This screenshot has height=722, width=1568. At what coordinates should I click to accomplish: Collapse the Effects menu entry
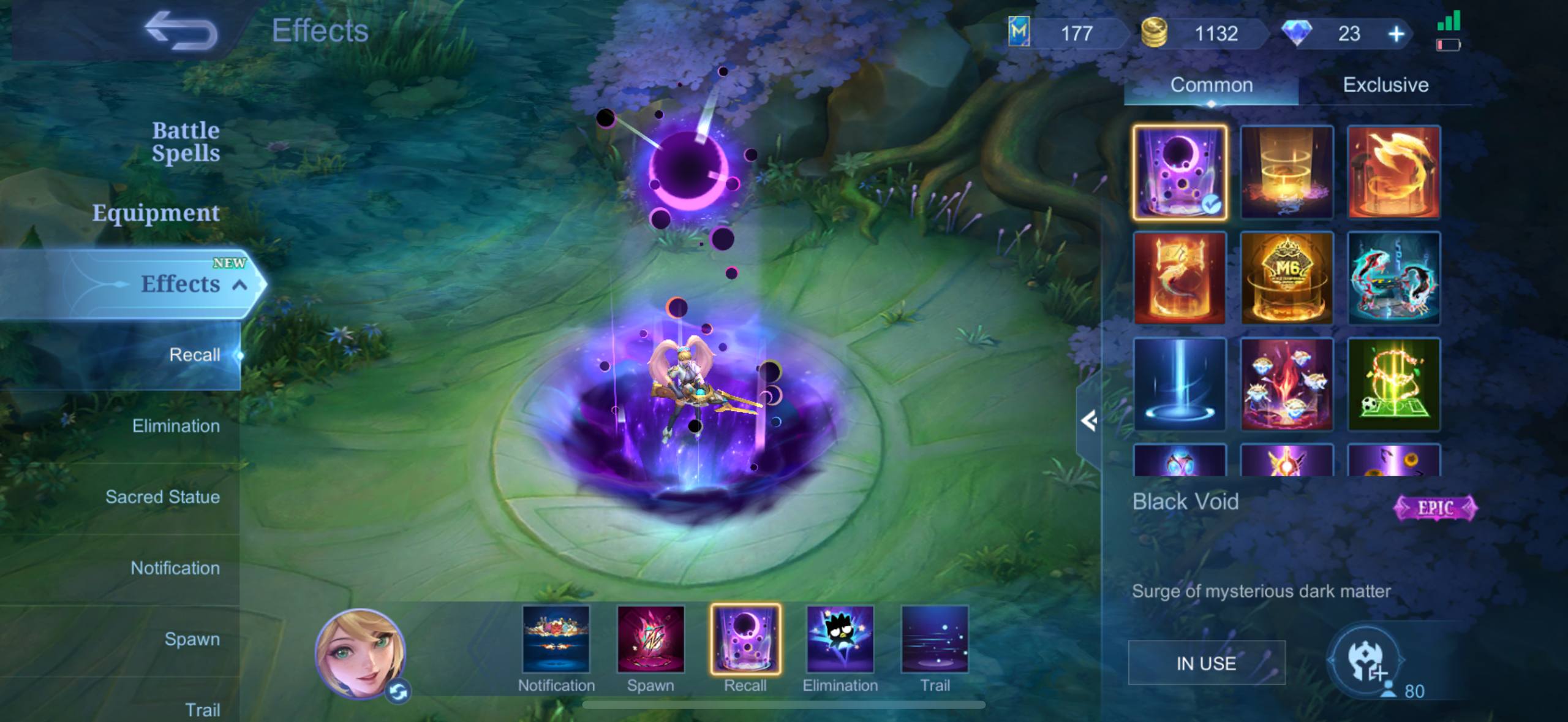[240, 285]
